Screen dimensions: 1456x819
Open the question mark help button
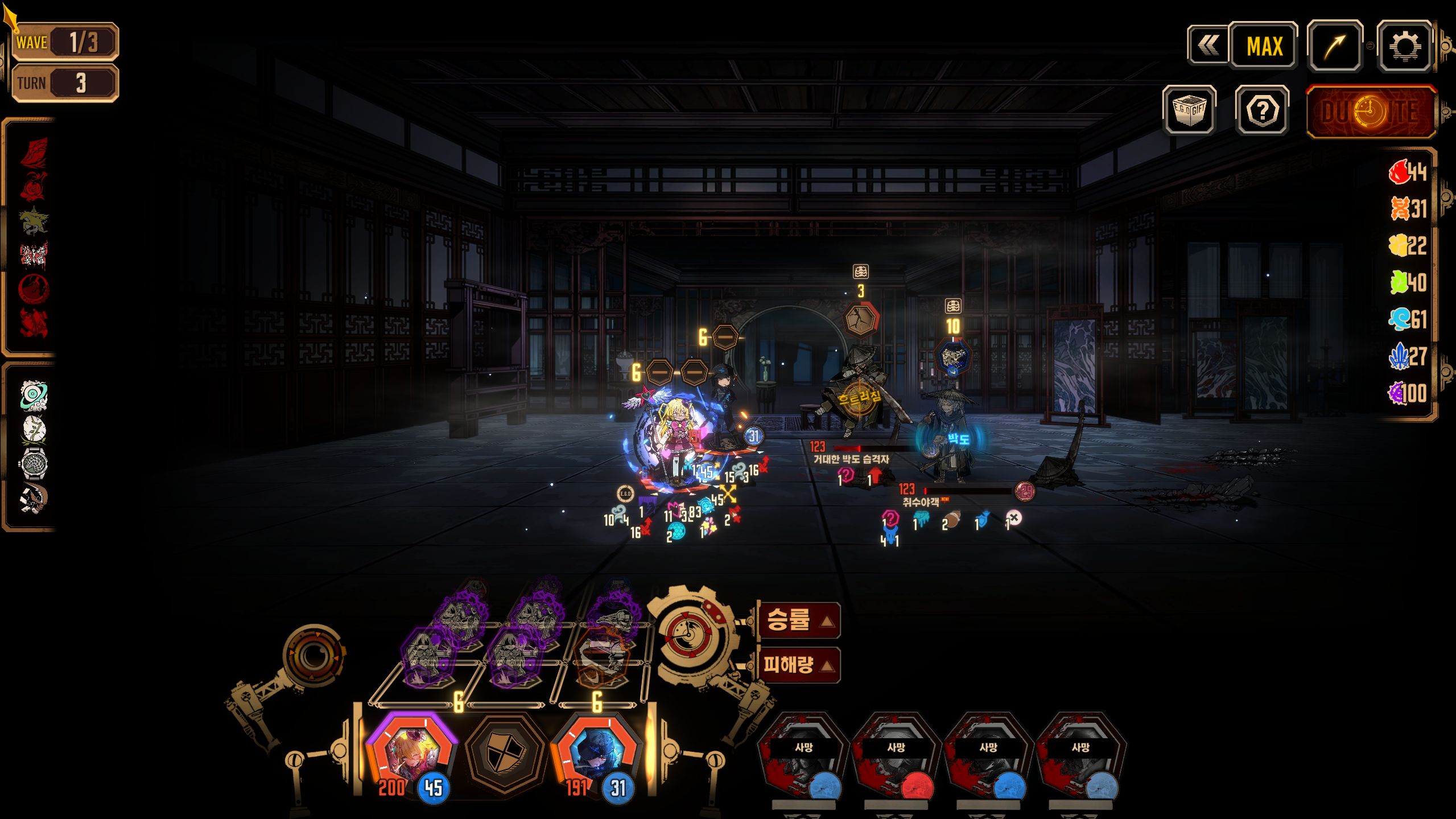point(1262,110)
